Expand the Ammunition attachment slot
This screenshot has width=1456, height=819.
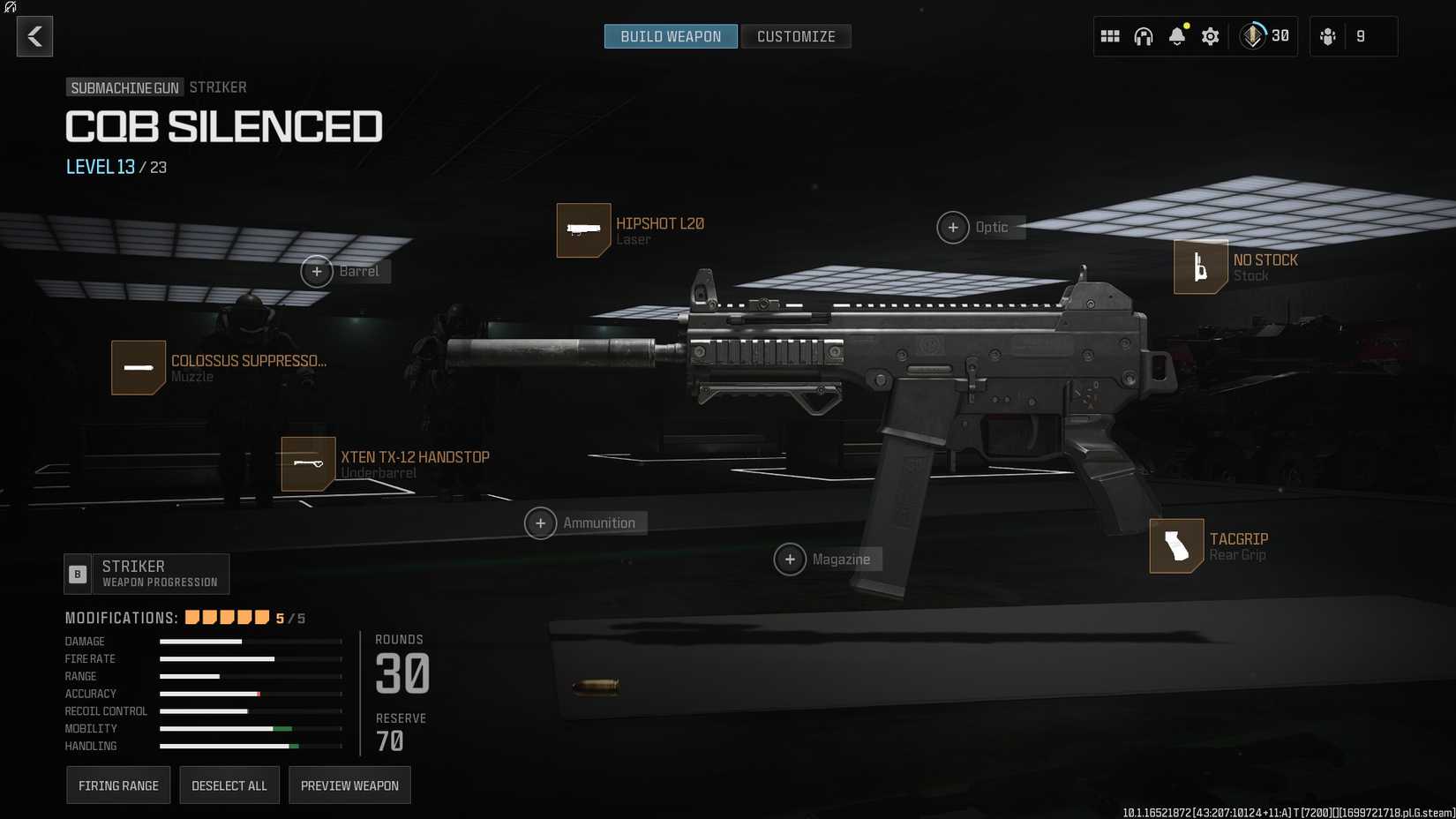[x=541, y=522]
